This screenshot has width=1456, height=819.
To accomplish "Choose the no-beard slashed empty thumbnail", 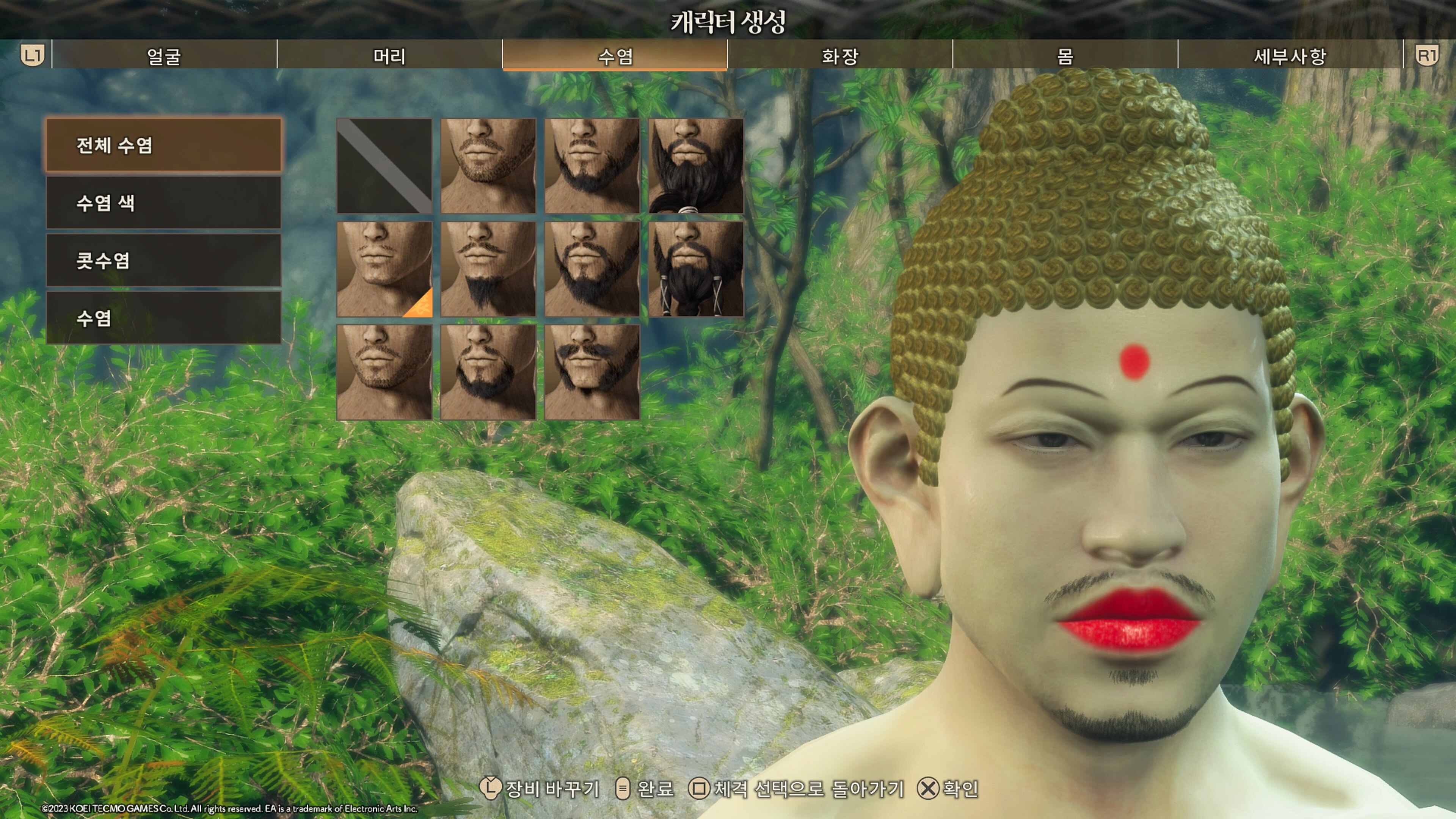I will click(384, 166).
